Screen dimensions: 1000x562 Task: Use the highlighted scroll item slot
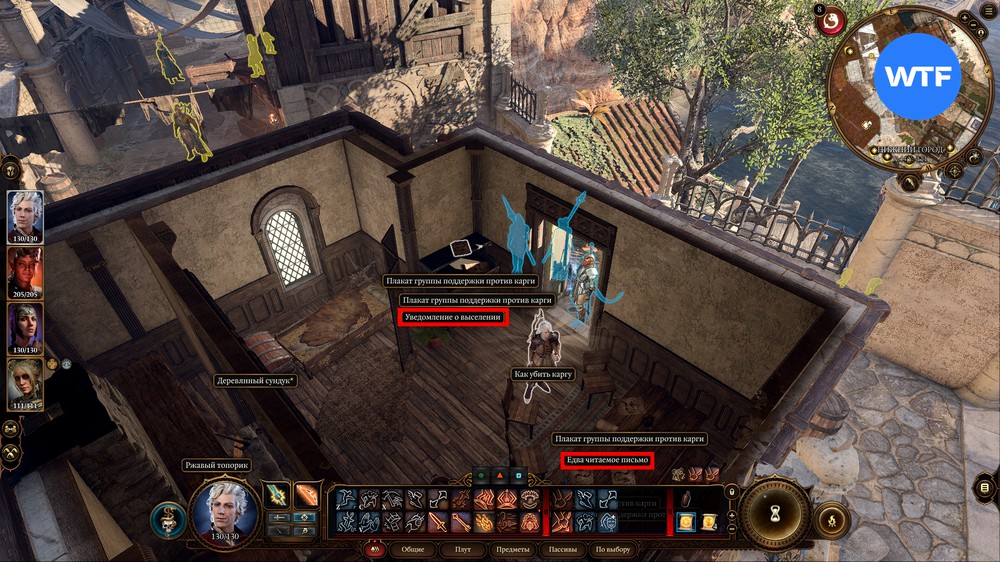[687, 521]
